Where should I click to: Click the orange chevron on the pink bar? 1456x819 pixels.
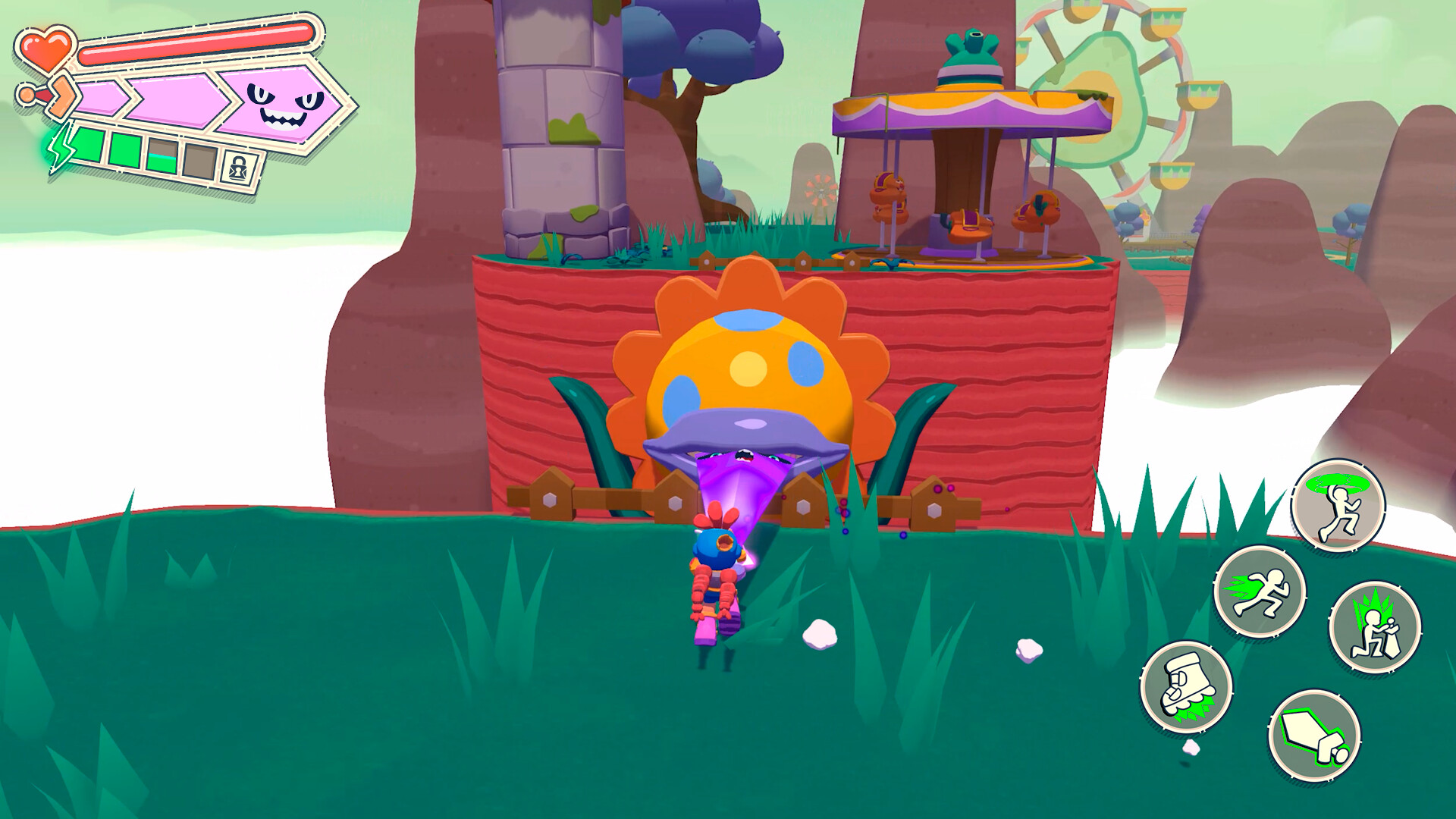pos(63,95)
